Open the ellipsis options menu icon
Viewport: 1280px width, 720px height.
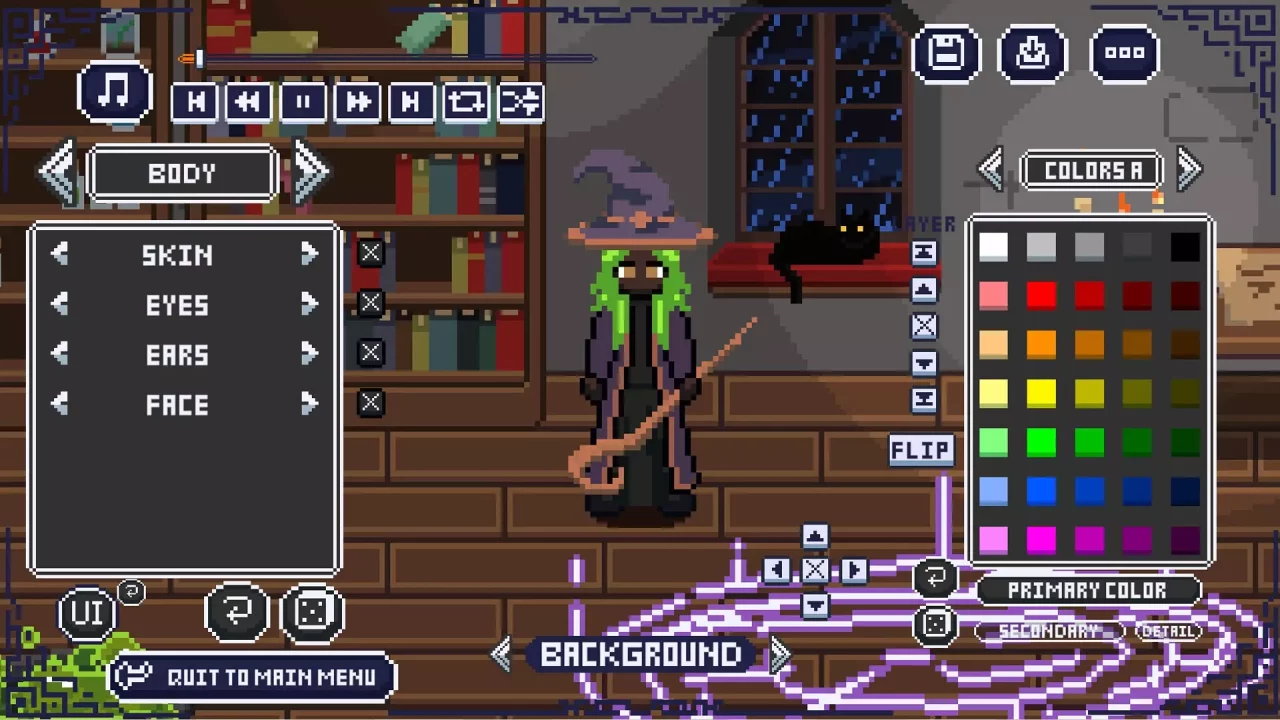pos(1124,53)
